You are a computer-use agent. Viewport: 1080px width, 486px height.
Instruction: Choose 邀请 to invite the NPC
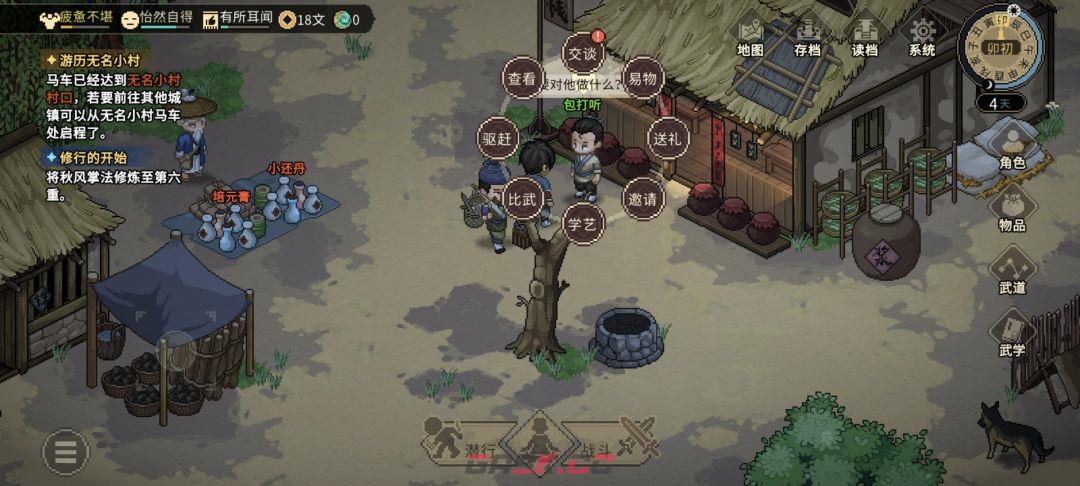tap(642, 198)
